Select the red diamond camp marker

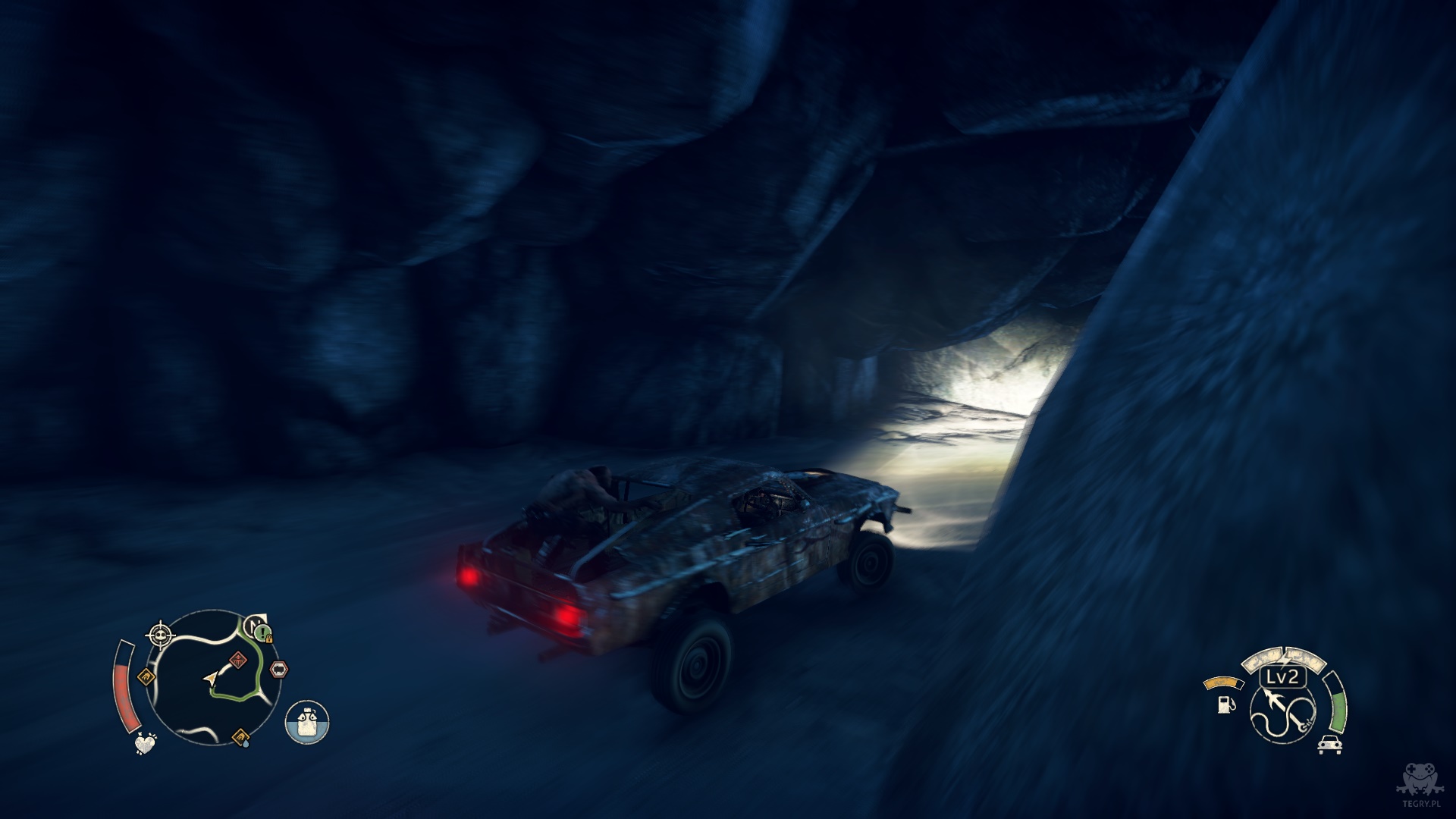pyautogui.click(x=239, y=660)
